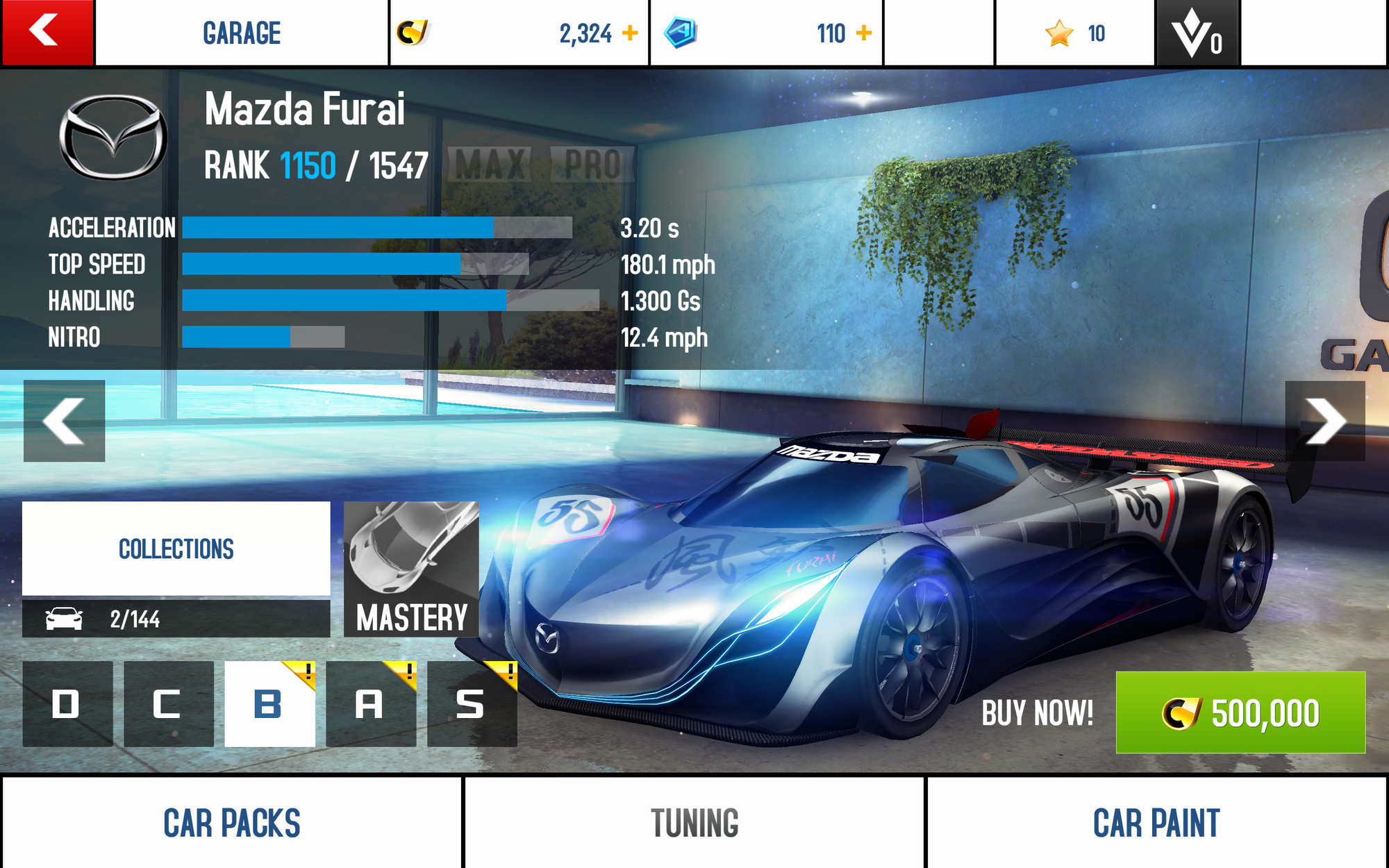Add more credits with the plus icon
Screen dimensions: 1389x868
pos(630,33)
